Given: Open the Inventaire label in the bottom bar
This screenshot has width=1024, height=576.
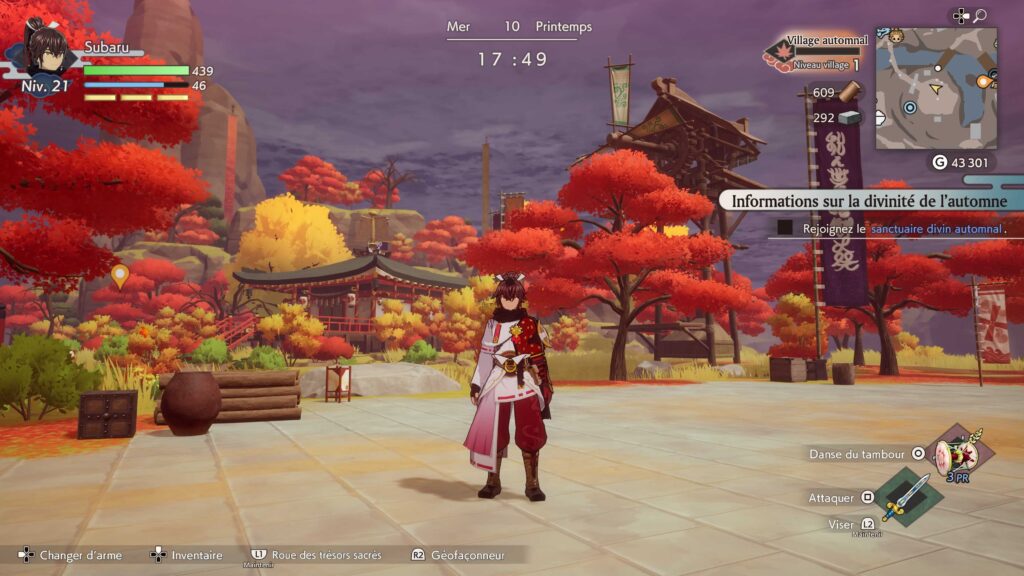Looking at the screenshot, I should tap(196, 555).
